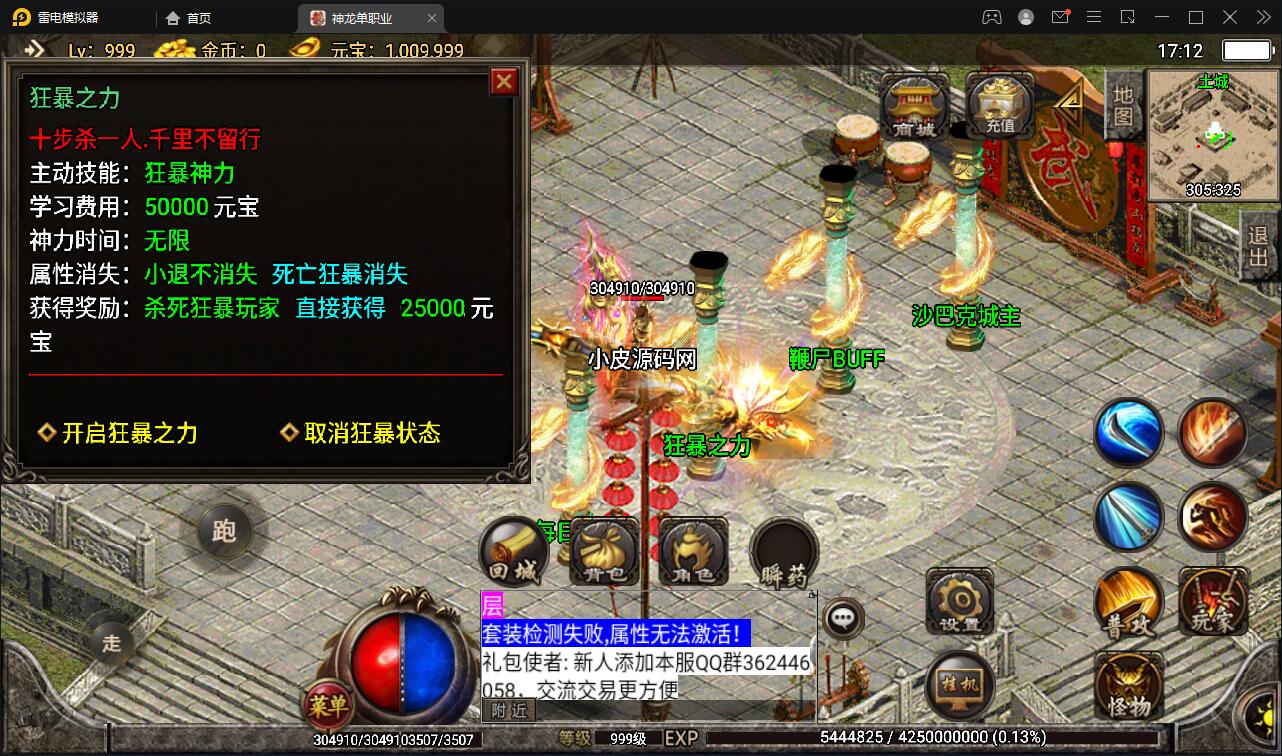Open the 怪物 monster list icon
The width and height of the screenshot is (1282, 756).
tap(1128, 684)
